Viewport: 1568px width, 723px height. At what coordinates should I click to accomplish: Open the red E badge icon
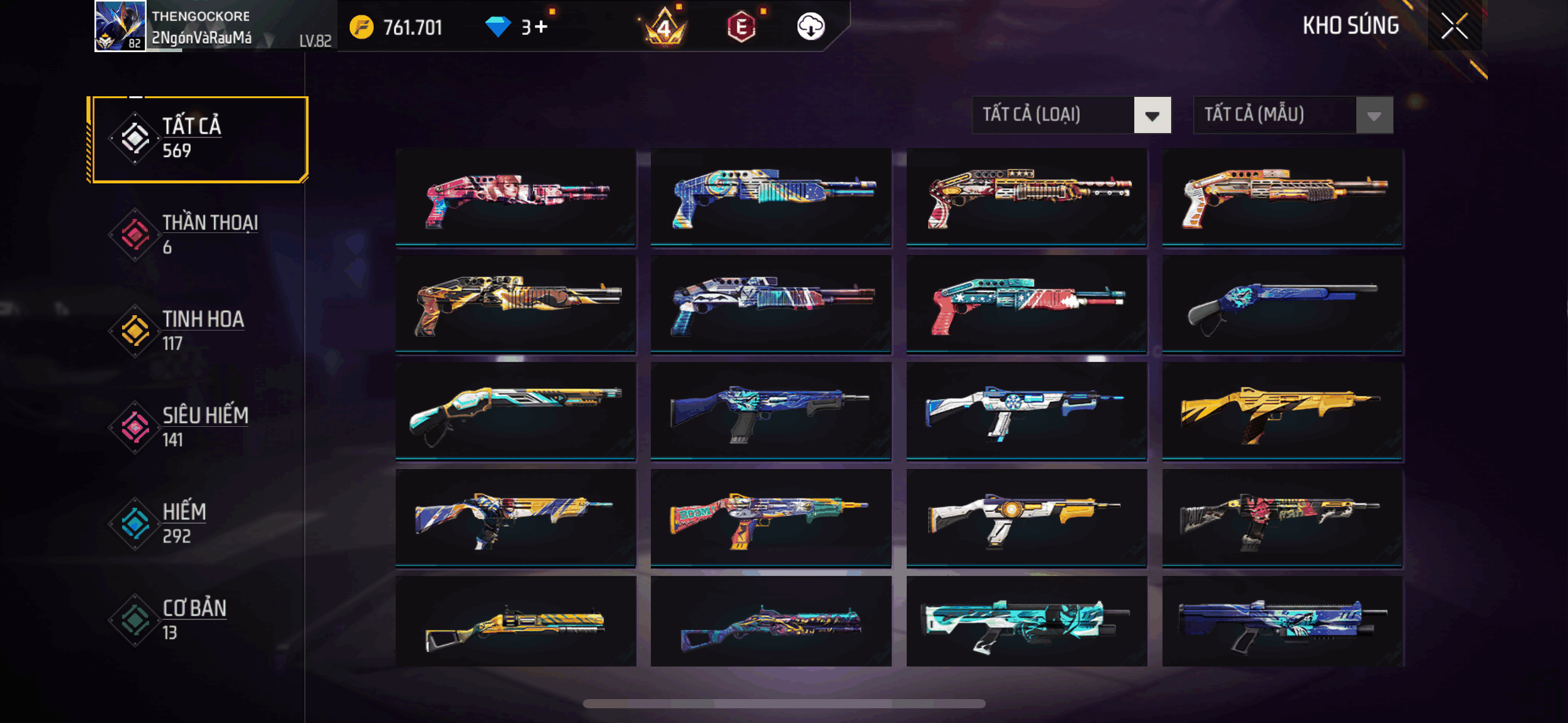click(x=741, y=27)
